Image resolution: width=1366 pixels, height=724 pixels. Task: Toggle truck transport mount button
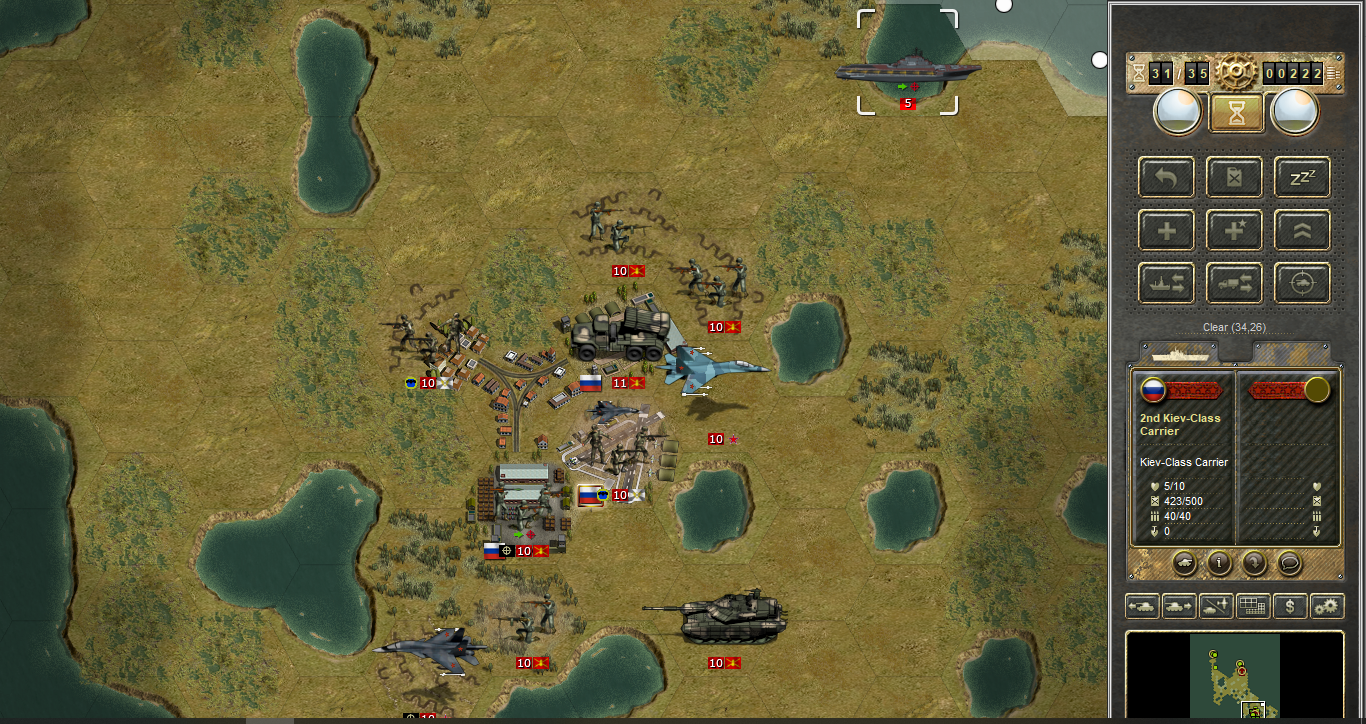(x=1234, y=284)
